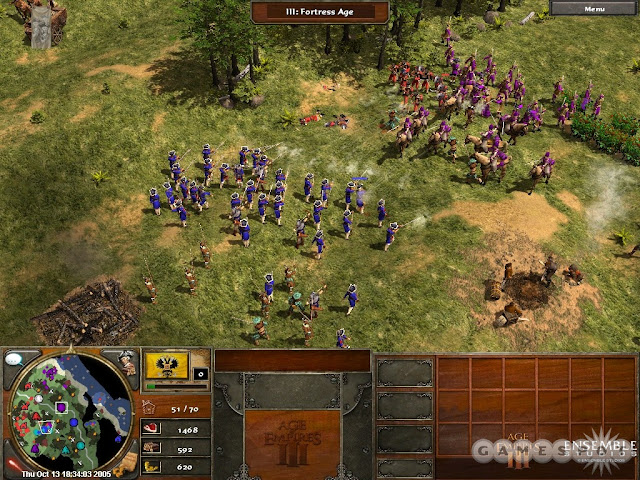
Task: Select the explorer portrait icon
Action: point(126,361)
